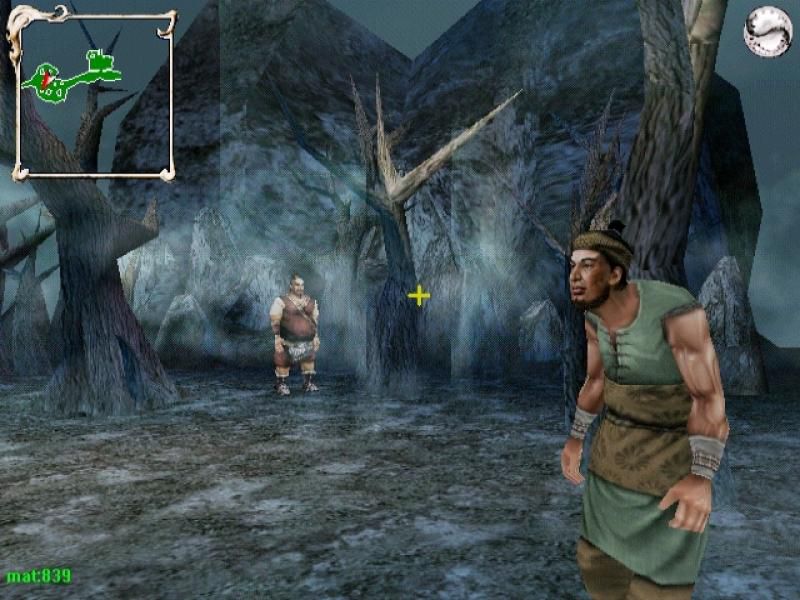Click the minimap in the ornate frame
This screenshot has width=800, height=600.
point(91,93)
